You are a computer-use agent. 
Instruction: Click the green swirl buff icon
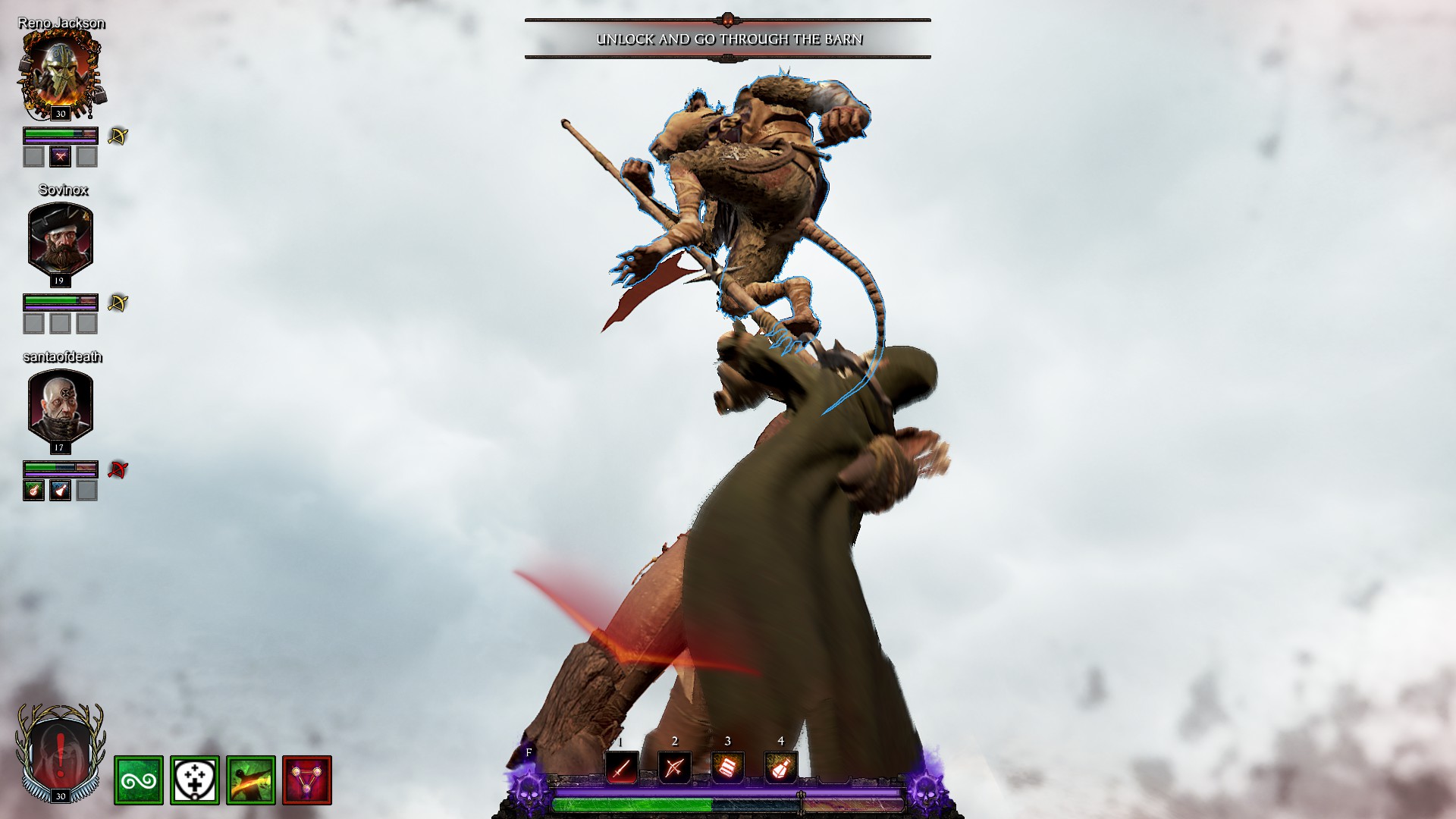coord(139,780)
